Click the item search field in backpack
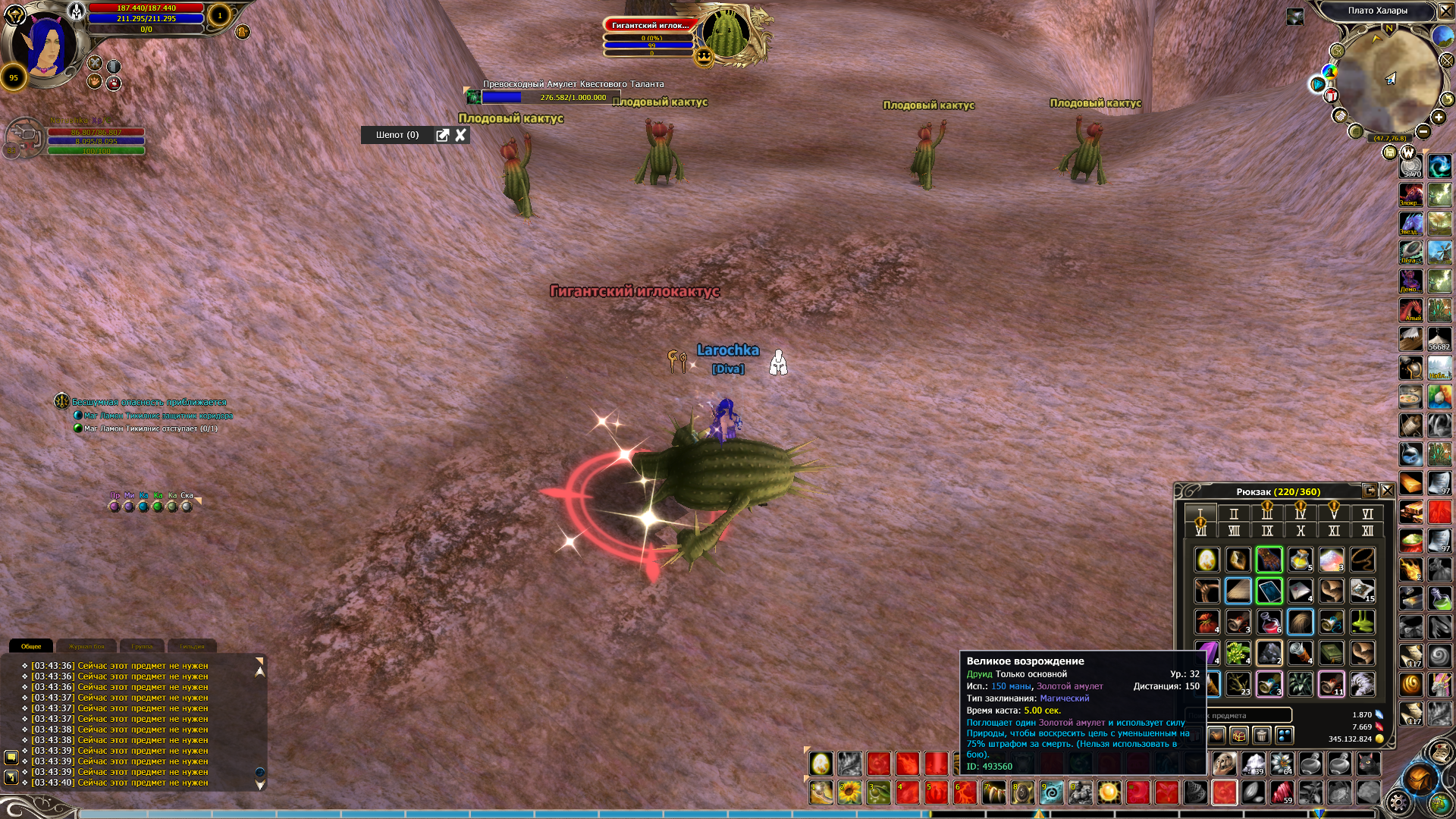The height and width of the screenshot is (819, 1456). tap(1244, 715)
